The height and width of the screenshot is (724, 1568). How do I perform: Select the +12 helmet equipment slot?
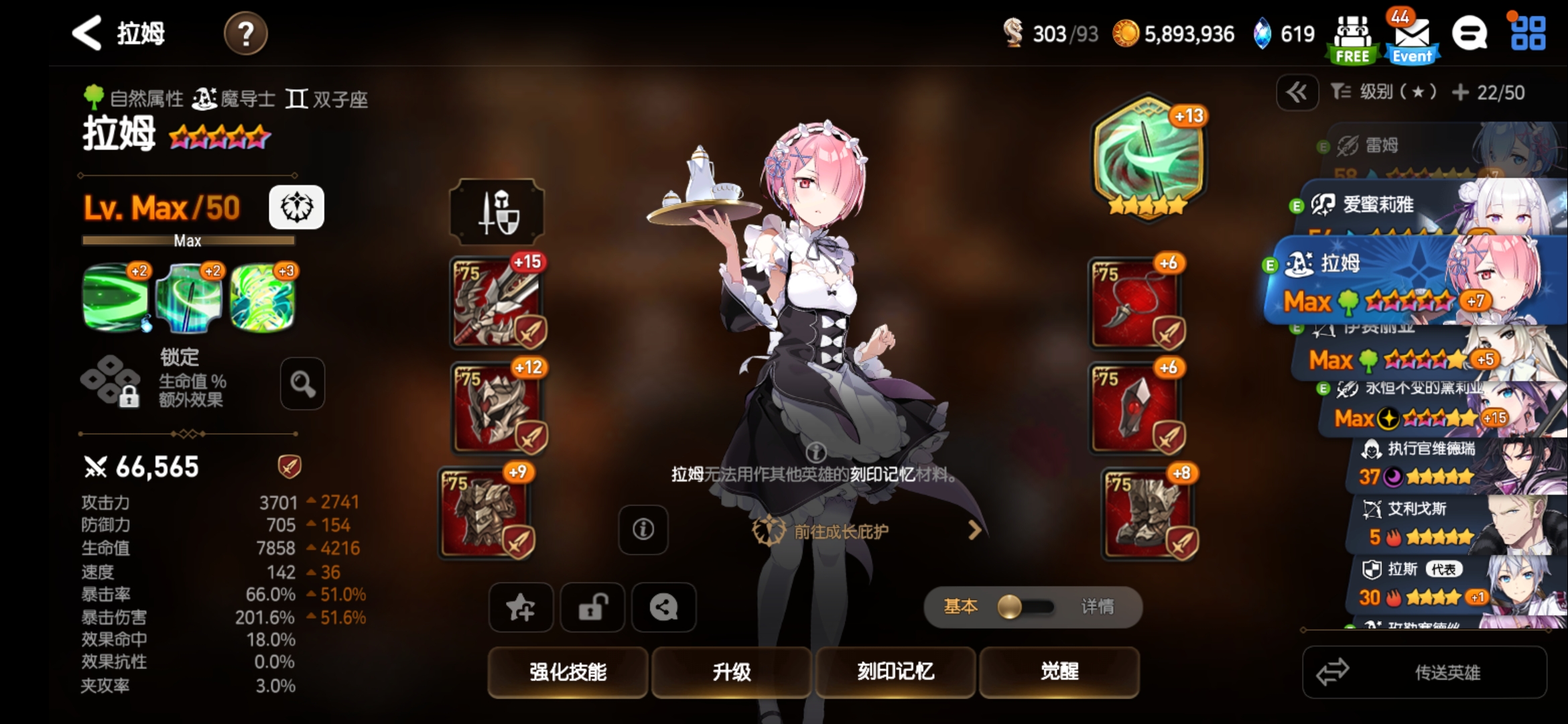(x=497, y=408)
